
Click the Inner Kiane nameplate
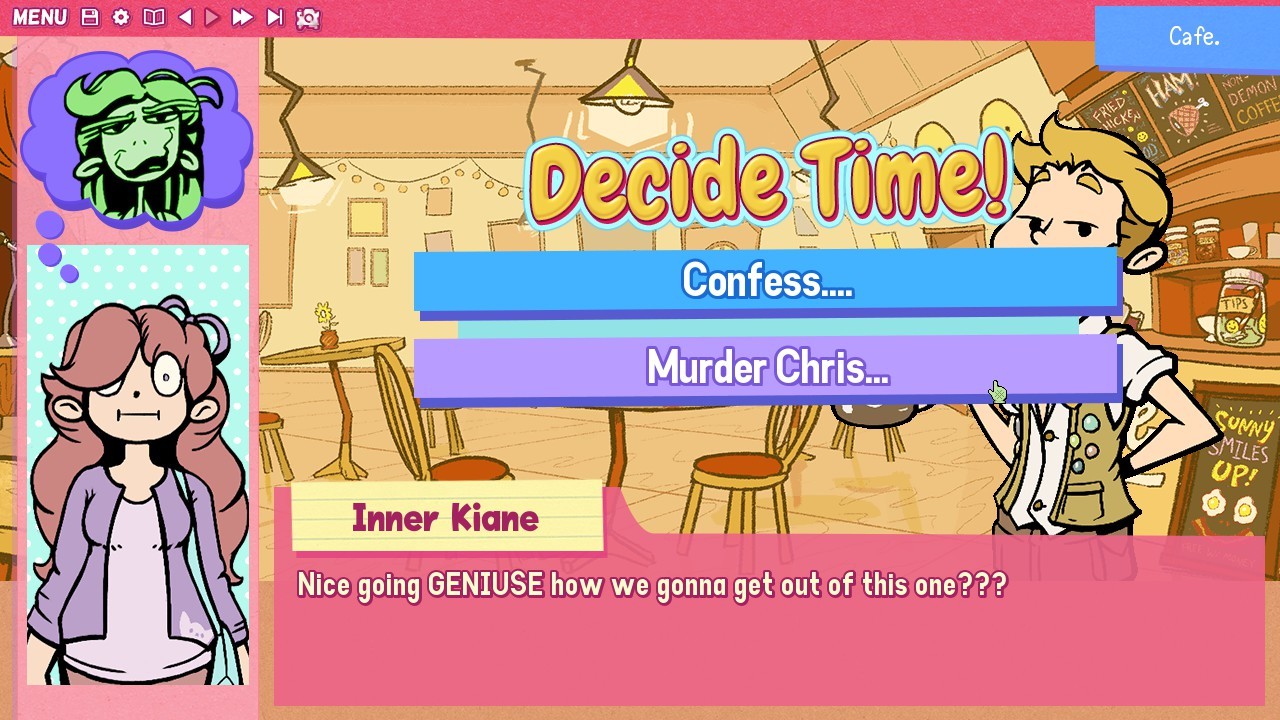tap(444, 518)
